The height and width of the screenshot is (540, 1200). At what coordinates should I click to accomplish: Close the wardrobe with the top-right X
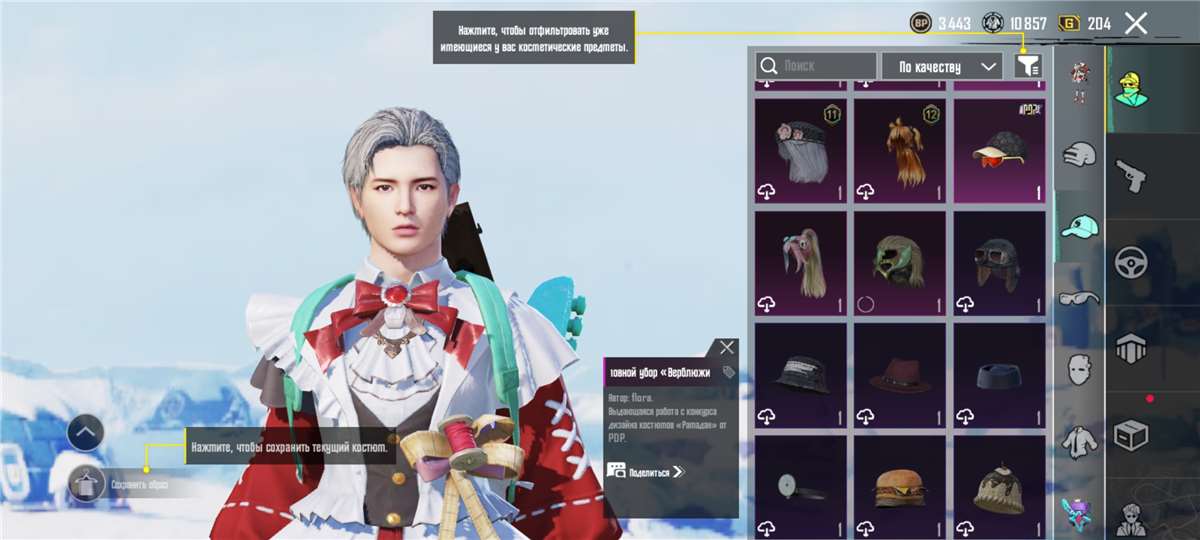(x=1135, y=24)
